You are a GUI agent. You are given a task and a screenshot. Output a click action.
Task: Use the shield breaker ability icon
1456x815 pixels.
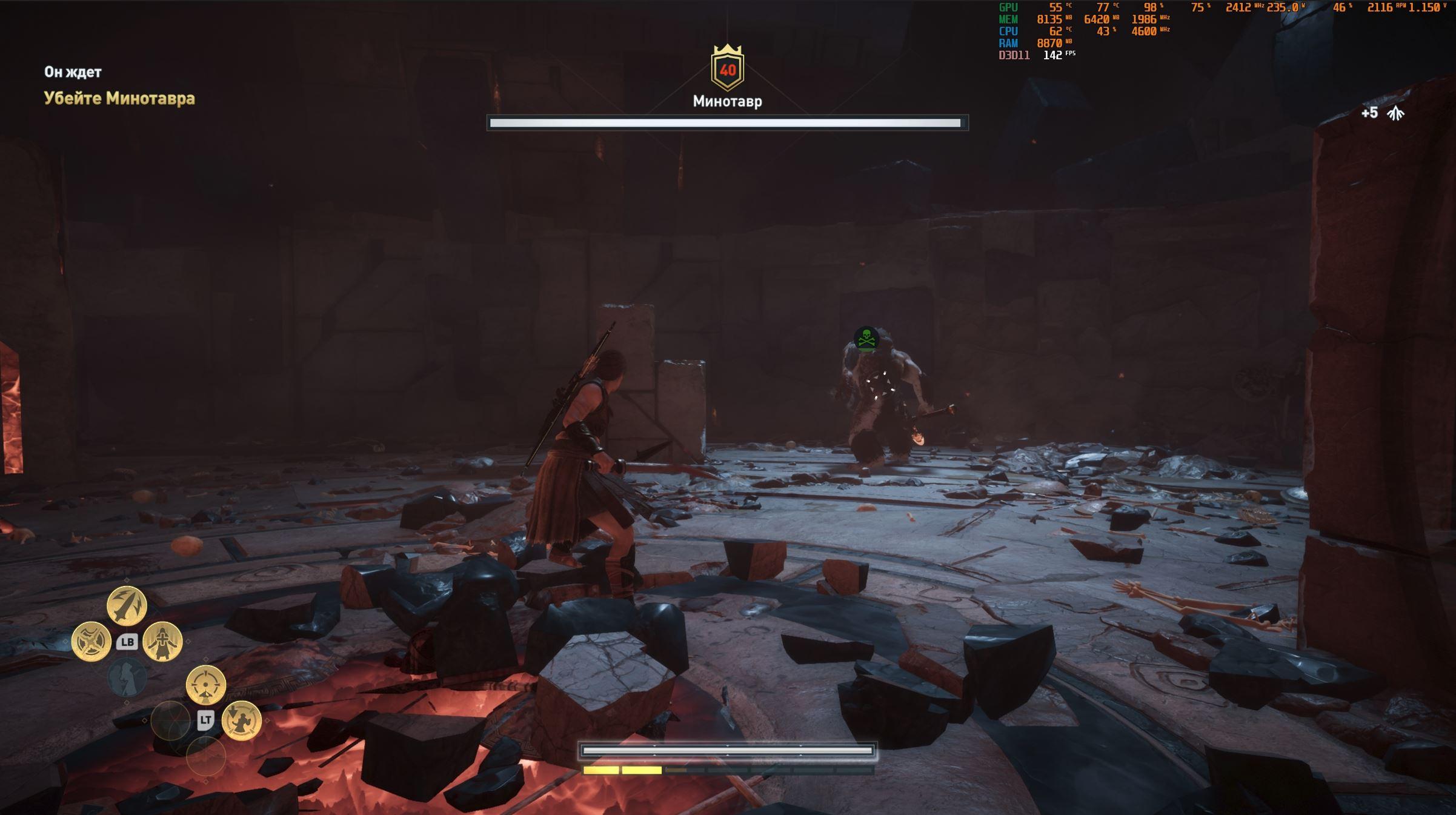tap(91, 641)
